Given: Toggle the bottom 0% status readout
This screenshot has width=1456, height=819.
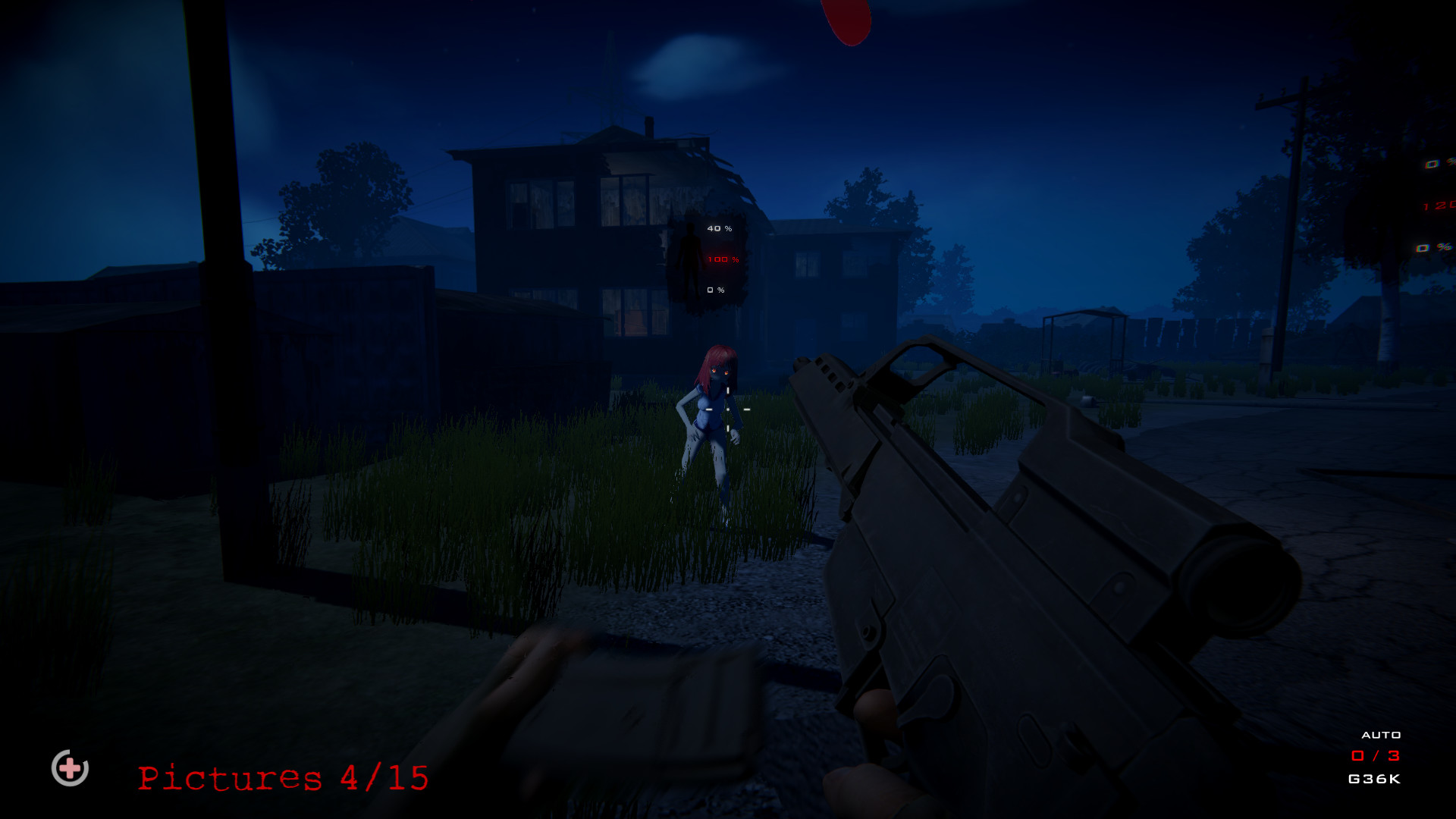Looking at the screenshot, I should [x=714, y=289].
